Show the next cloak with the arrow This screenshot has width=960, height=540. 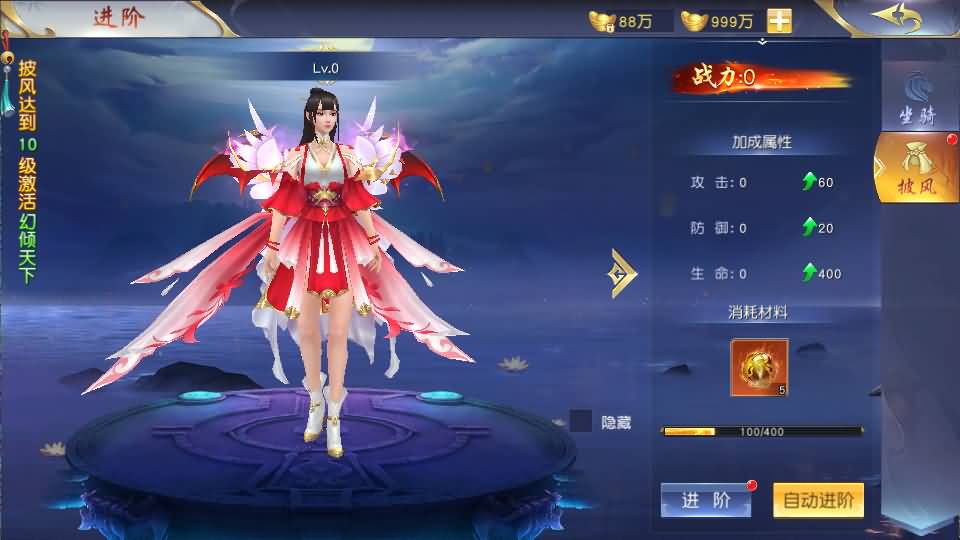624,272
